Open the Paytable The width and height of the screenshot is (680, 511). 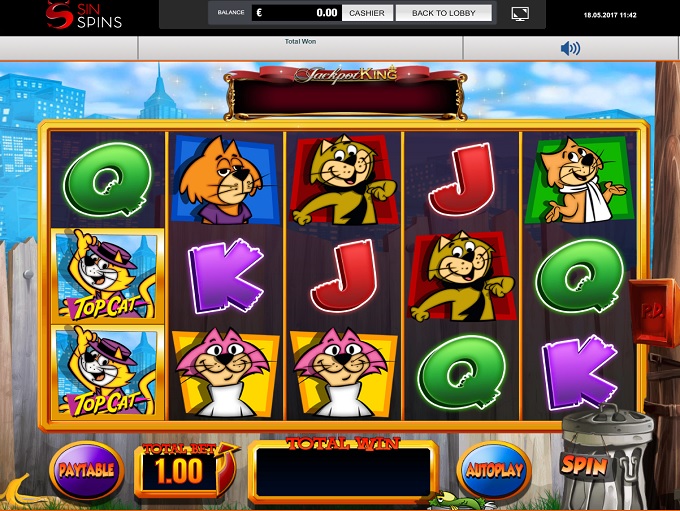tap(86, 469)
